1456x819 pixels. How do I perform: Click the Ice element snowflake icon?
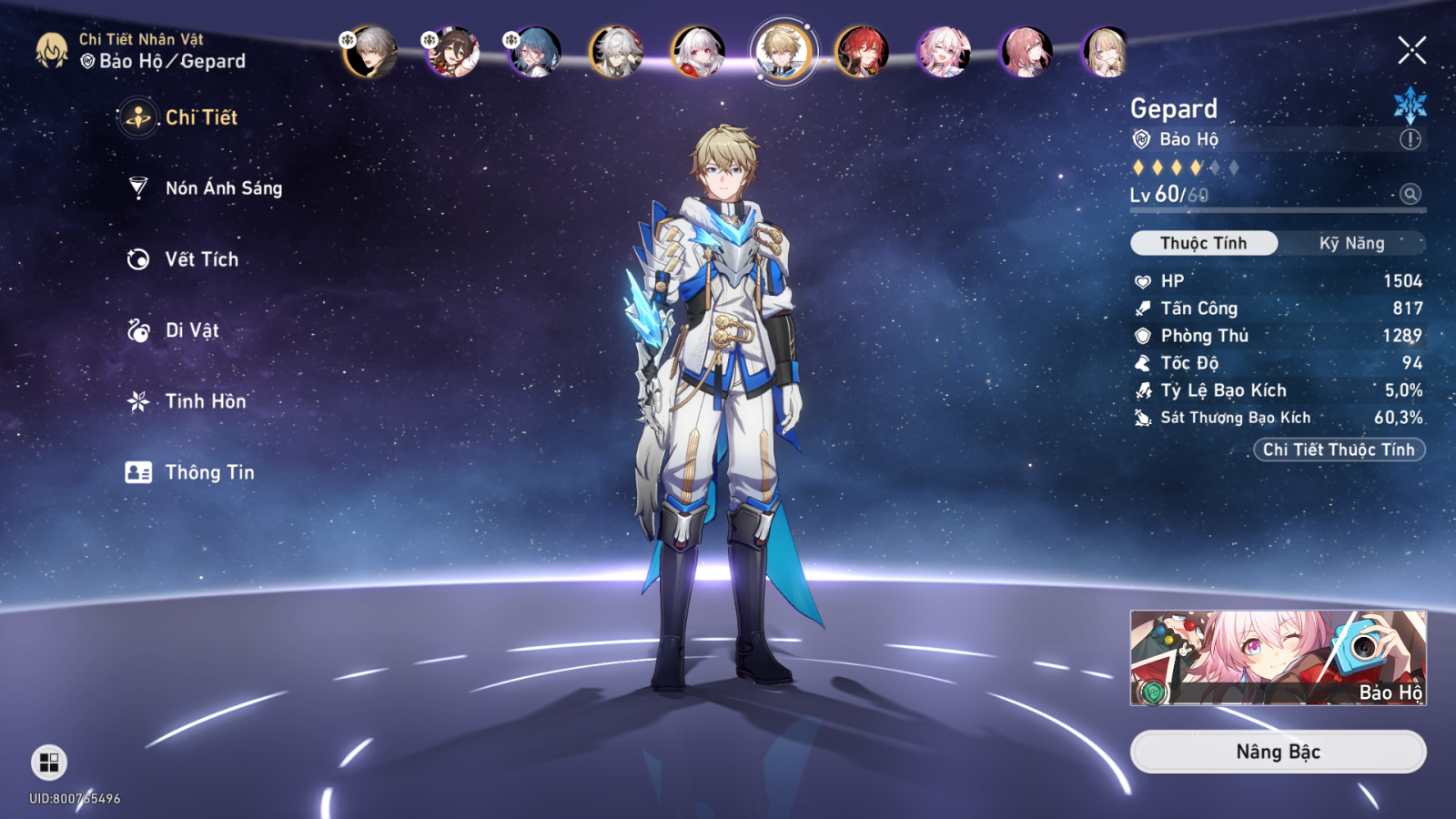tap(1410, 105)
